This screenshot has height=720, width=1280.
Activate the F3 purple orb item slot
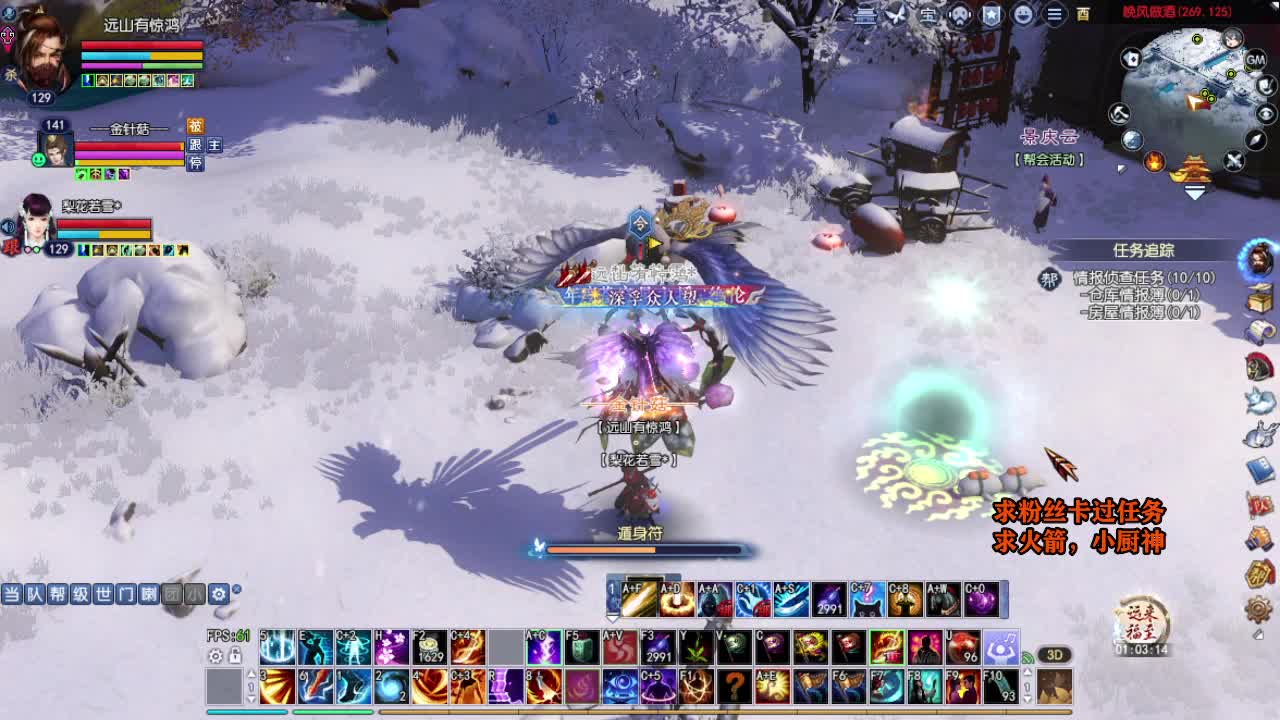coord(657,648)
